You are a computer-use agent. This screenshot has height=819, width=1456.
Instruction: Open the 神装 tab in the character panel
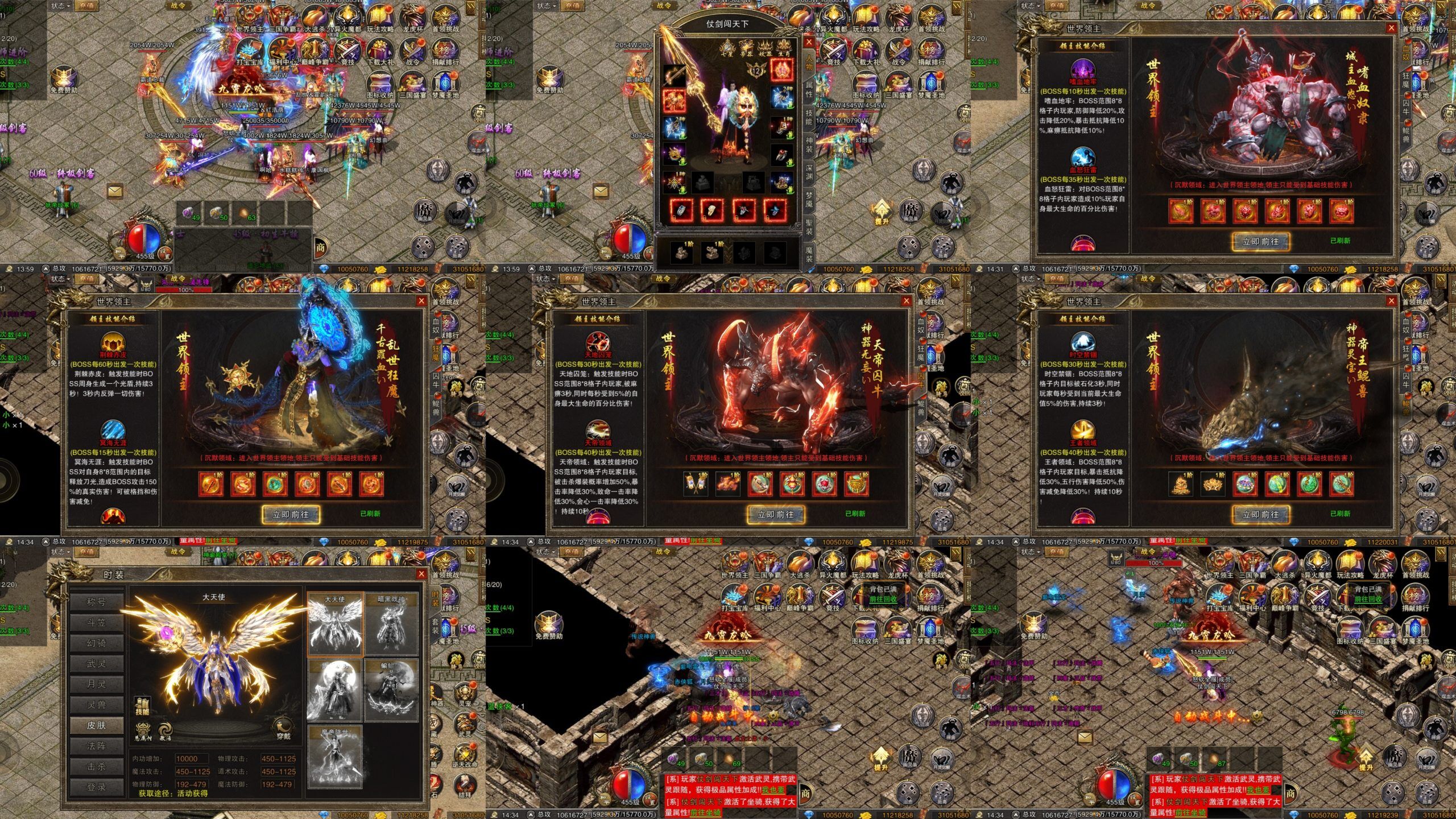pos(809,143)
